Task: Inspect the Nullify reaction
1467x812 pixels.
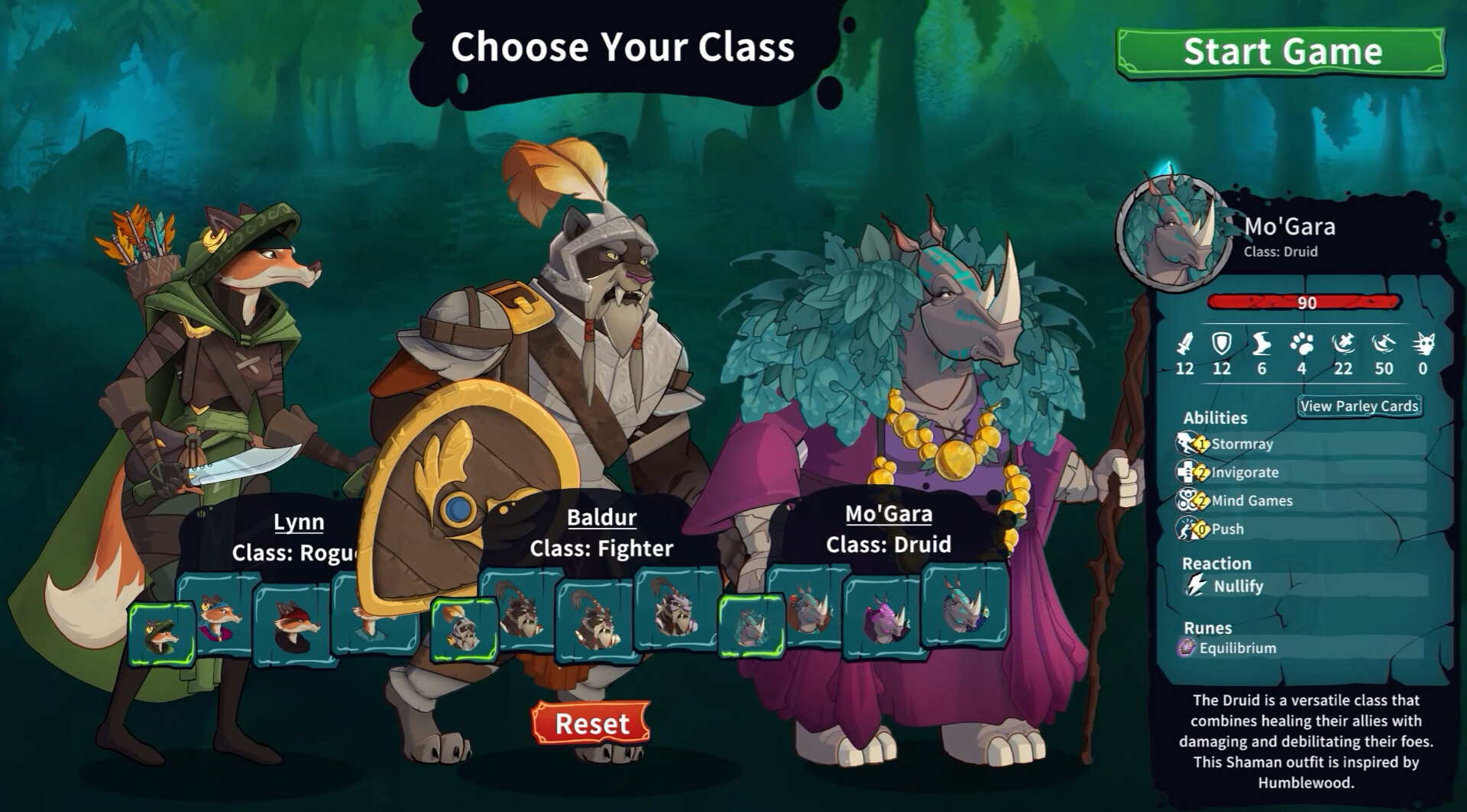Action: click(x=1238, y=586)
